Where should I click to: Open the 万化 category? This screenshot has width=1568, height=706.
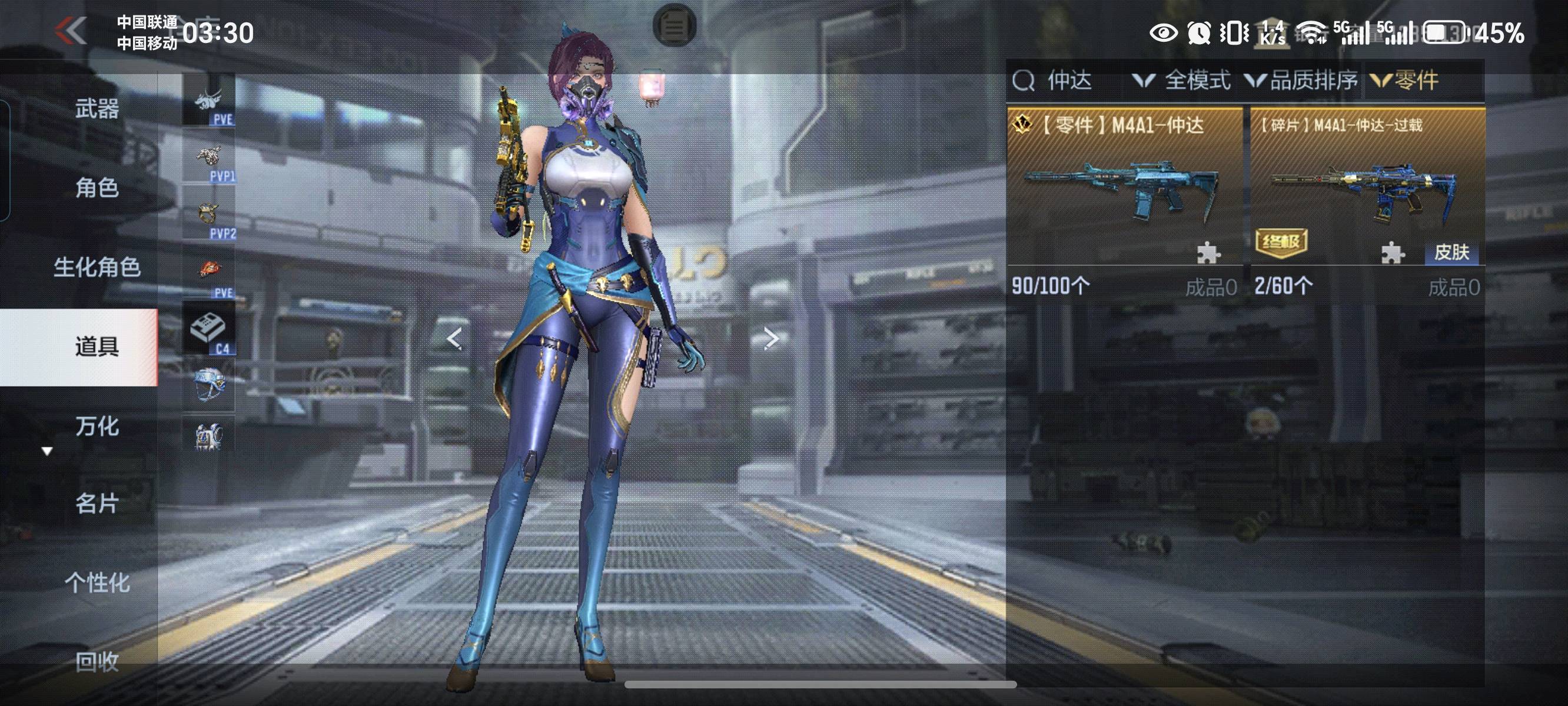[97, 425]
